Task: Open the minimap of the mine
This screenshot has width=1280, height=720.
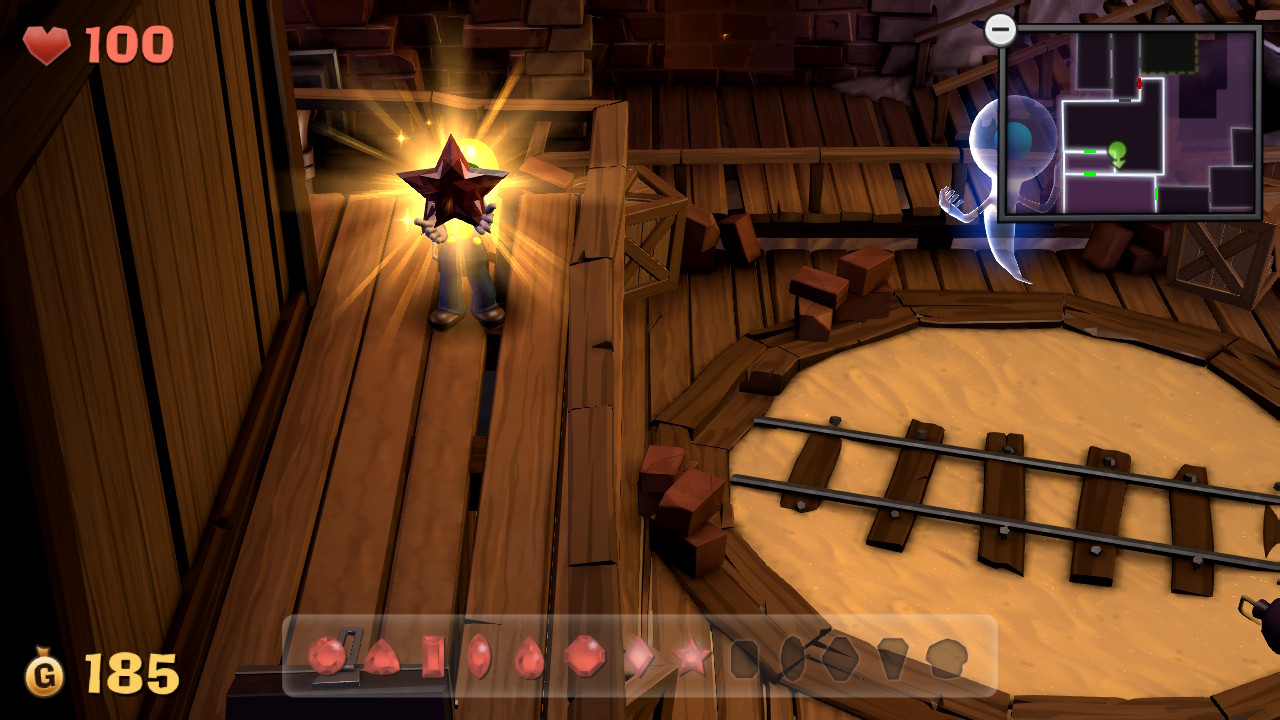Action: pos(1130,122)
